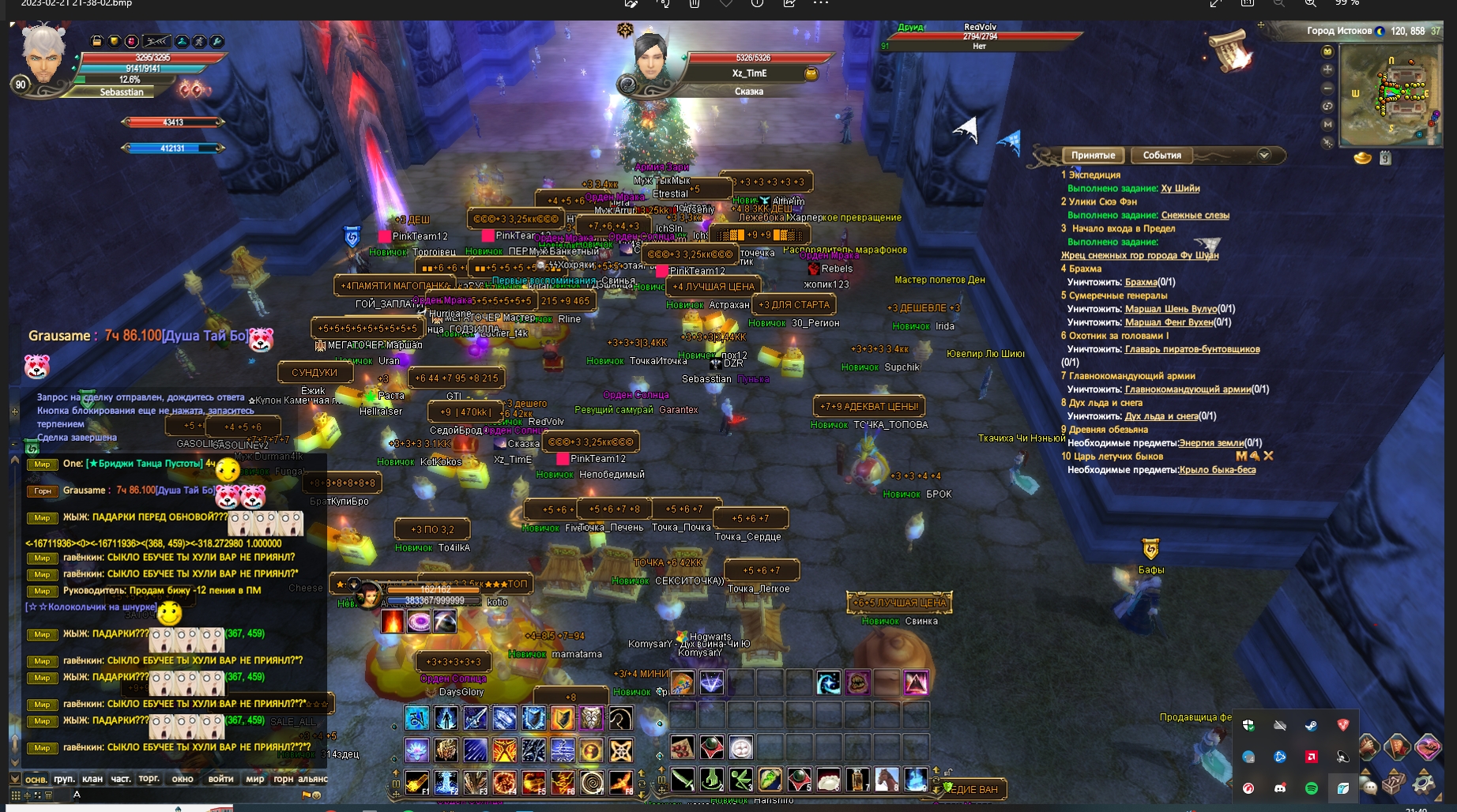Switch chat to the торг. channel

click(x=149, y=779)
